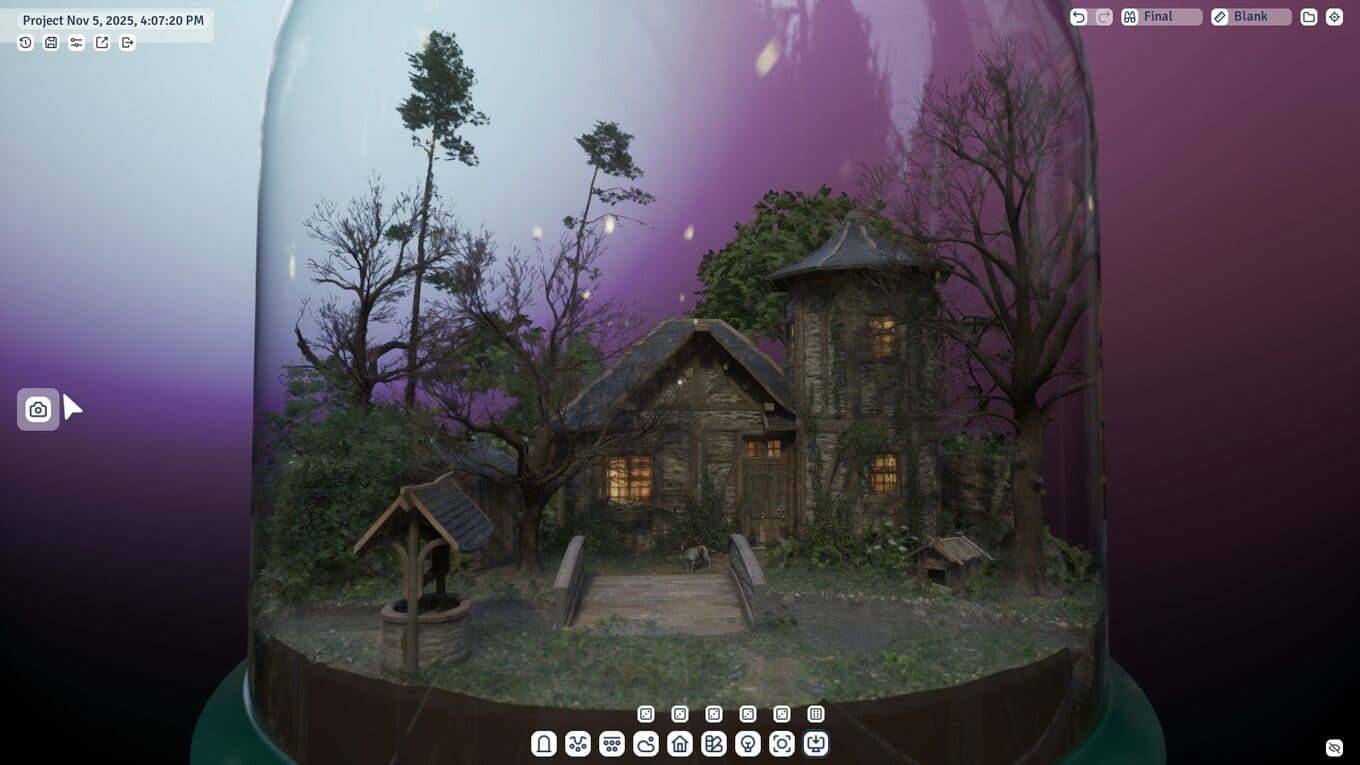Screen dimensions: 1360x765
Task: Open the folder icon
Action: (x=1308, y=17)
